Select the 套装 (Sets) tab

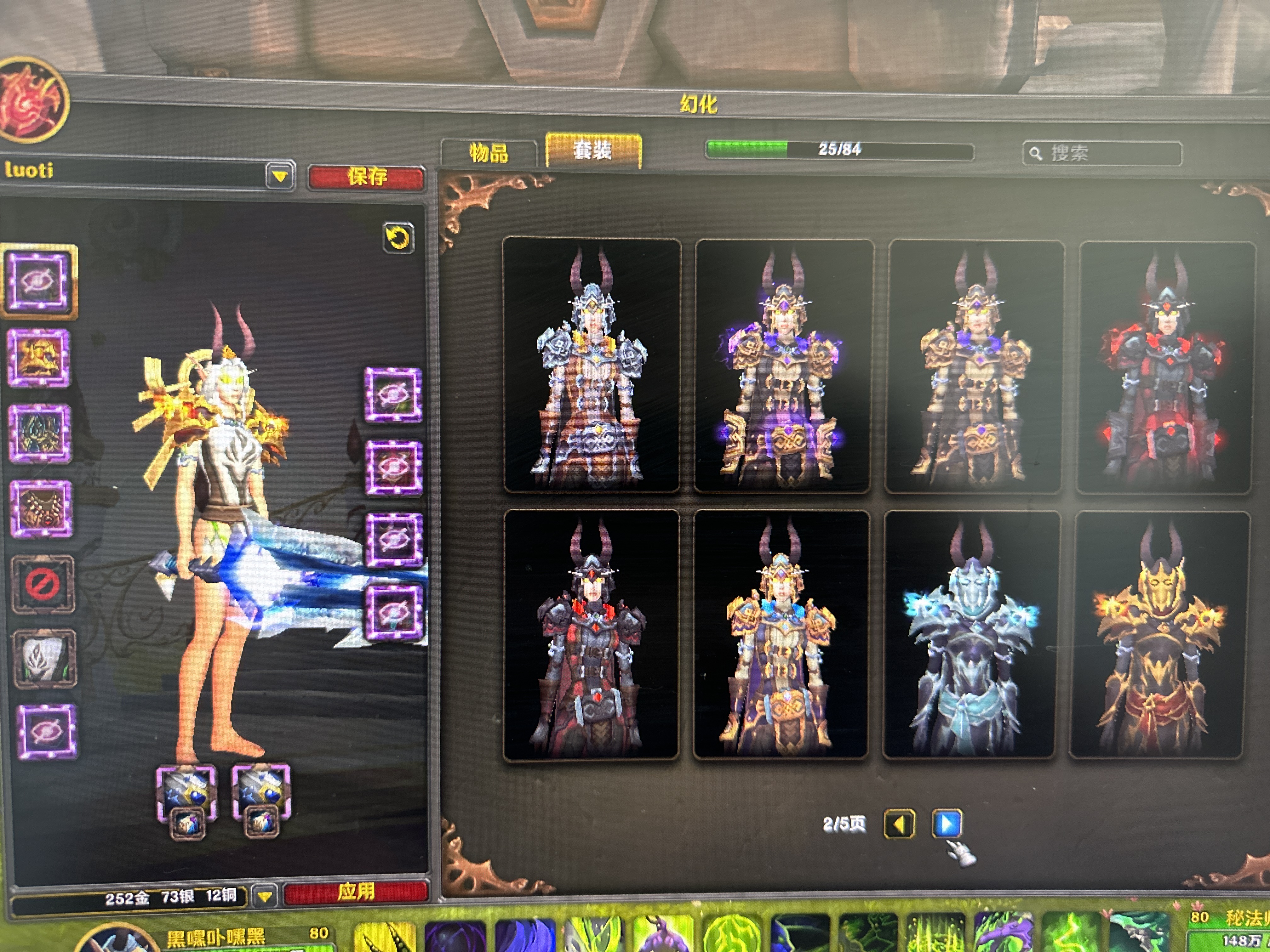pos(592,151)
